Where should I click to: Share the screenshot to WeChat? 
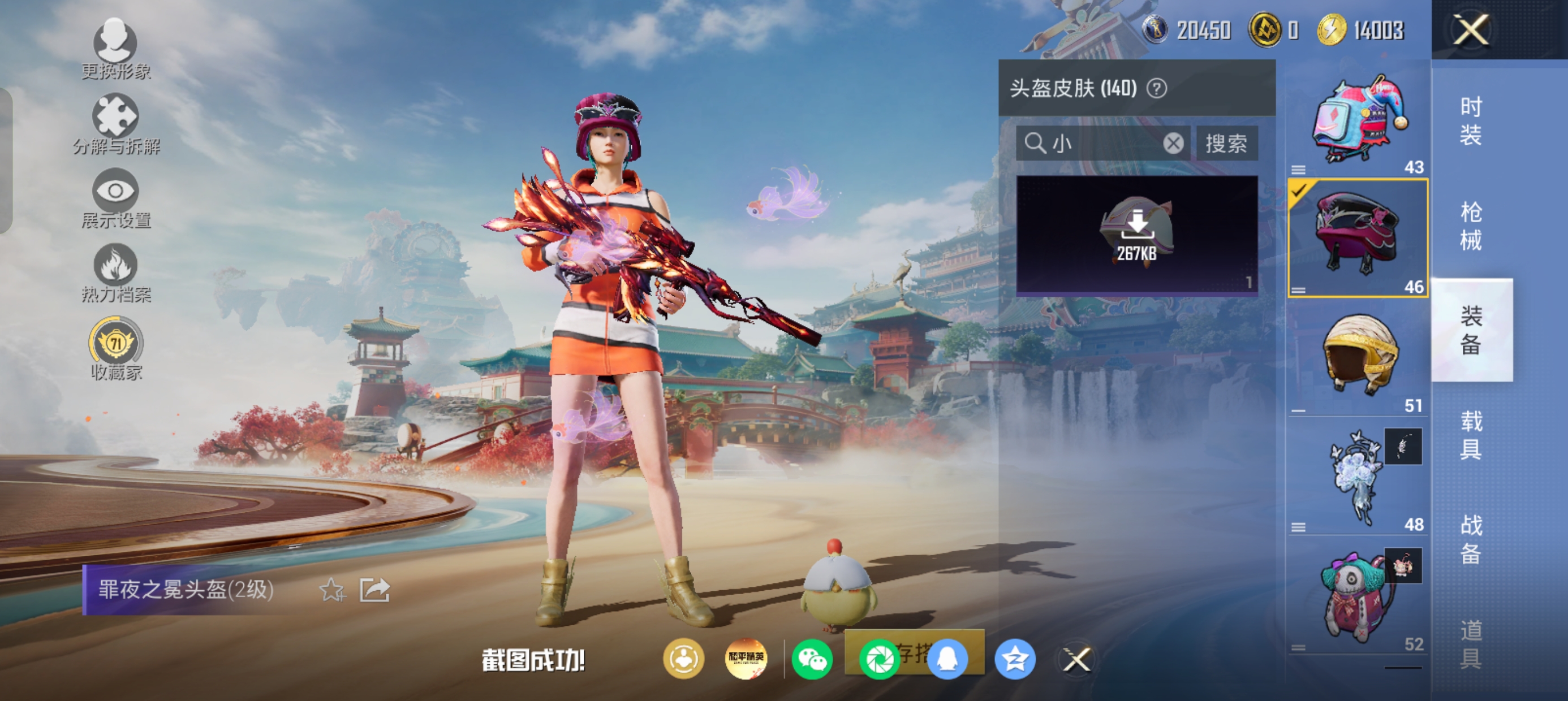812,660
